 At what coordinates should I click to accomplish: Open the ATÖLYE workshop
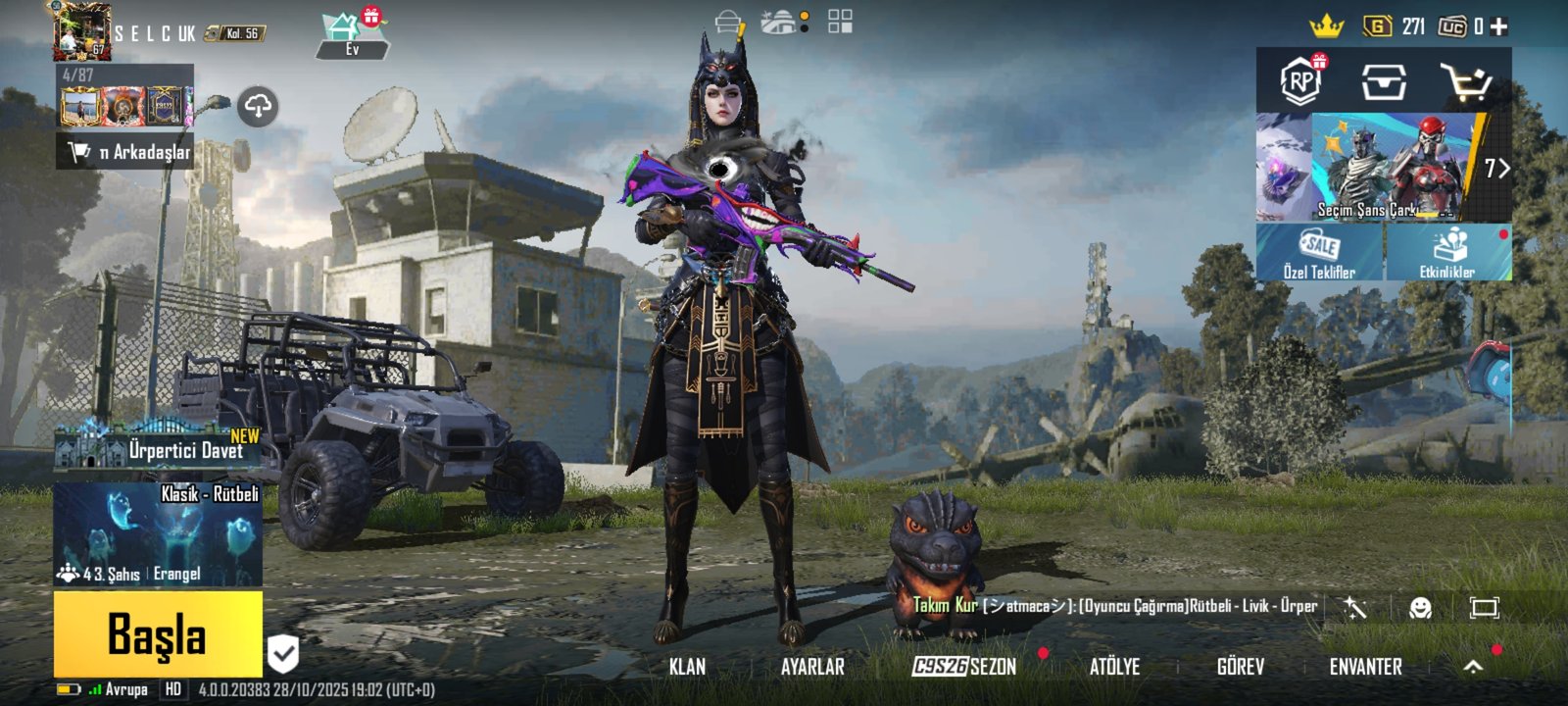pos(1114,667)
